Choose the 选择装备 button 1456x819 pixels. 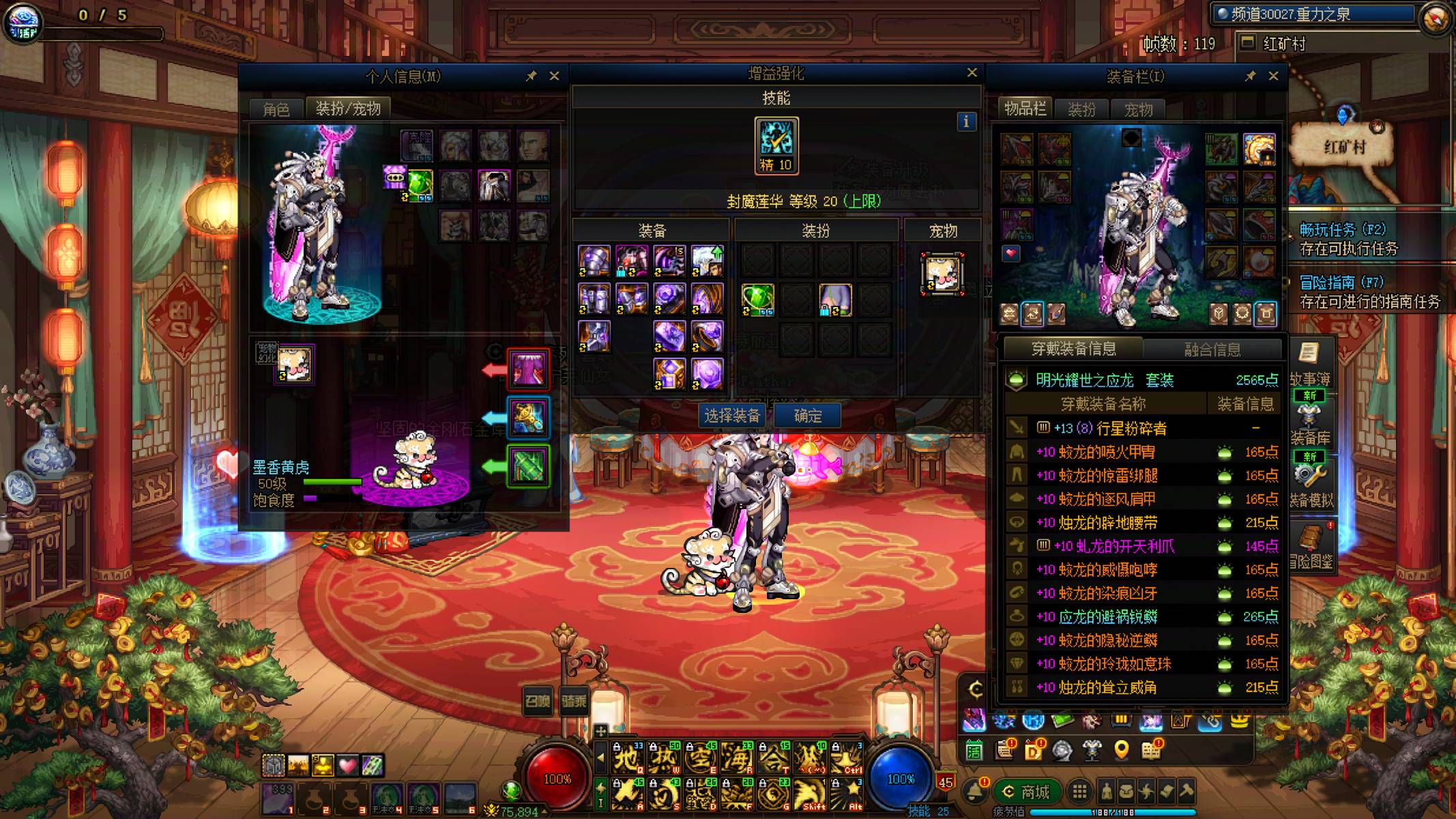tap(732, 416)
